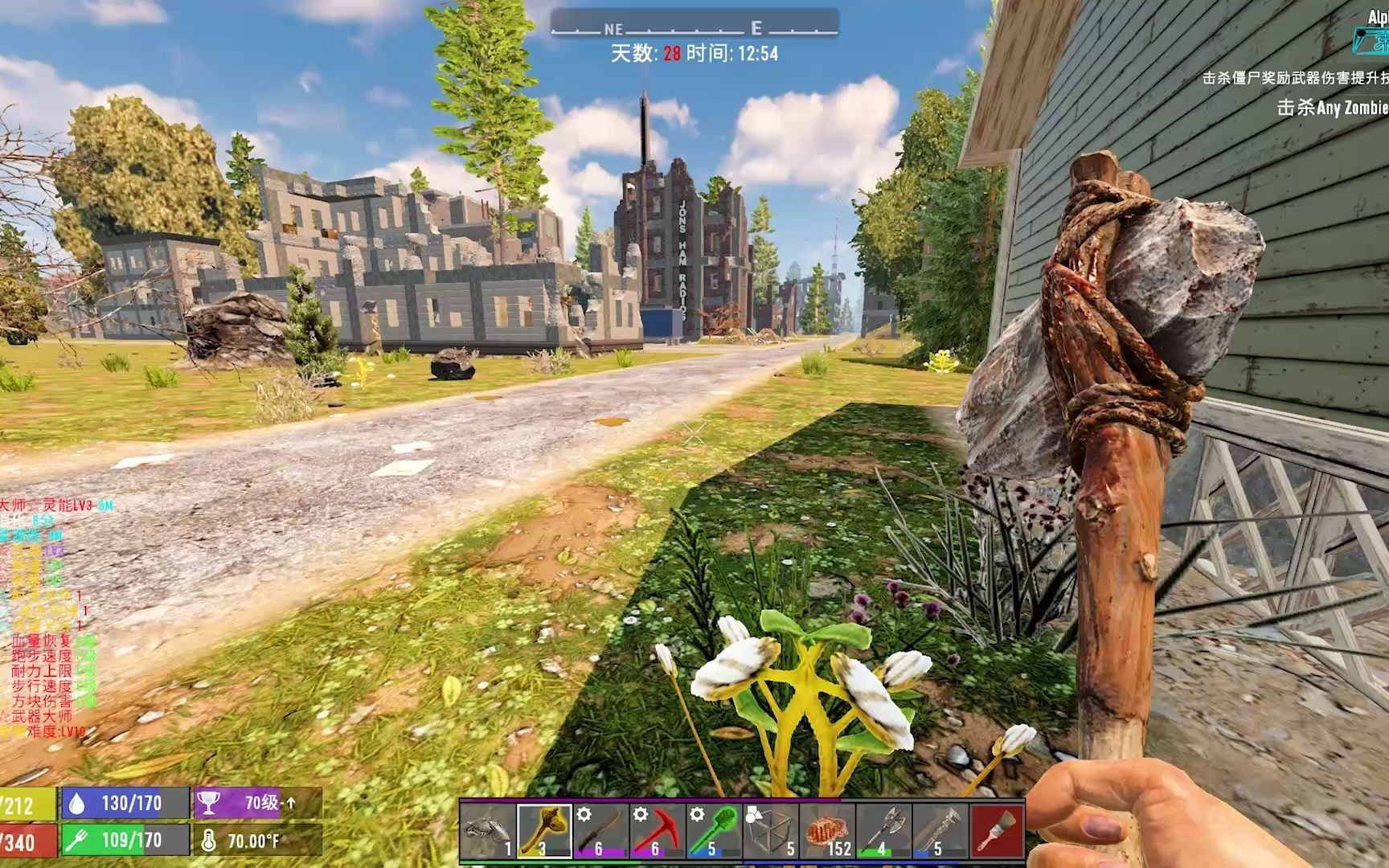1389x868 pixels.
Task: Switch to the green shovel slot
Action: [x=713, y=830]
